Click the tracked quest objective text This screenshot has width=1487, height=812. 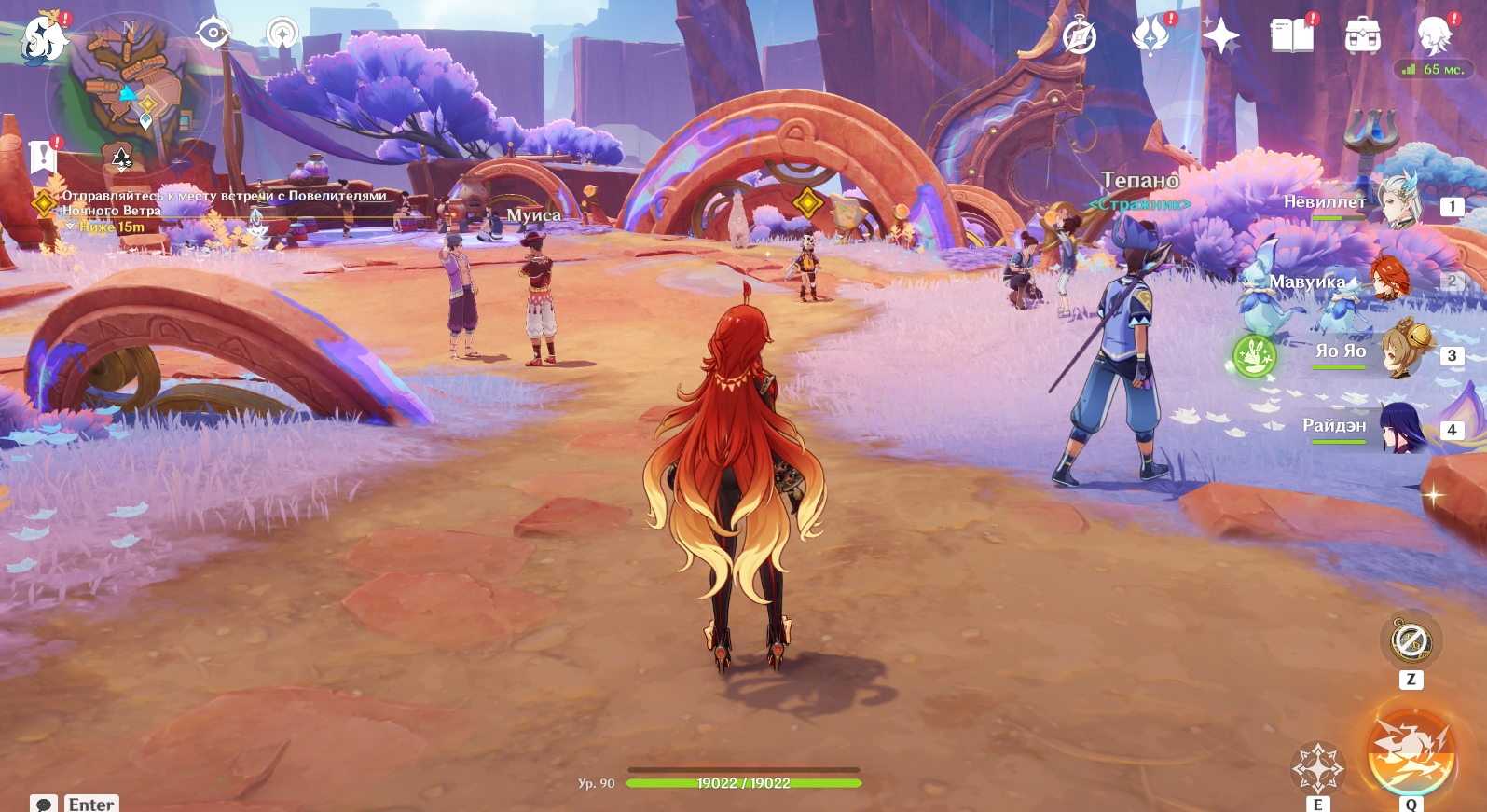(x=224, y=202)
